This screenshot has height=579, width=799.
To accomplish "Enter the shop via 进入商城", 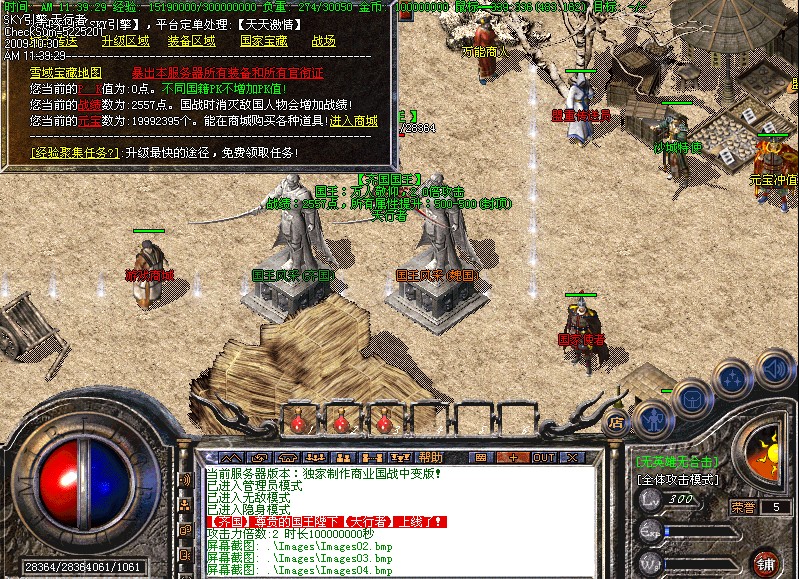I will 354,121.
